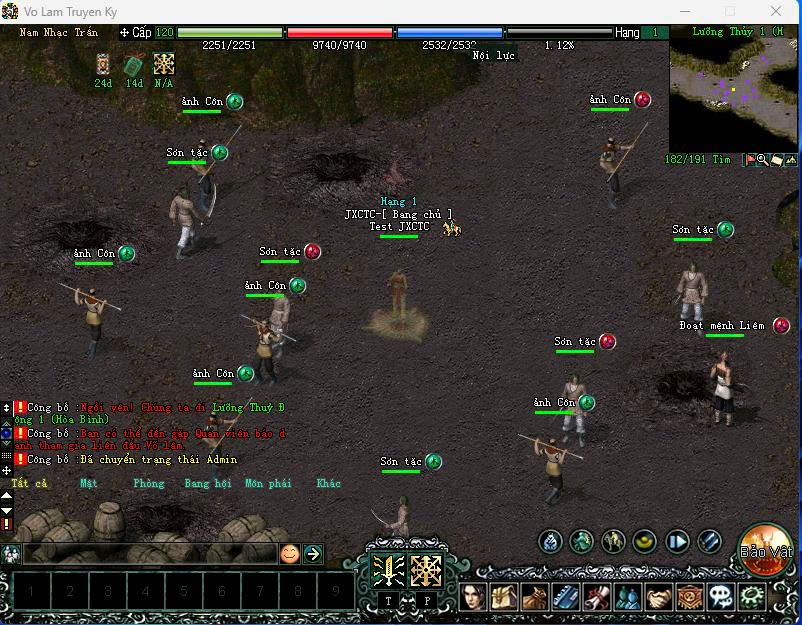
Task: Open the green gear system settings
Action: coord(750,597)
